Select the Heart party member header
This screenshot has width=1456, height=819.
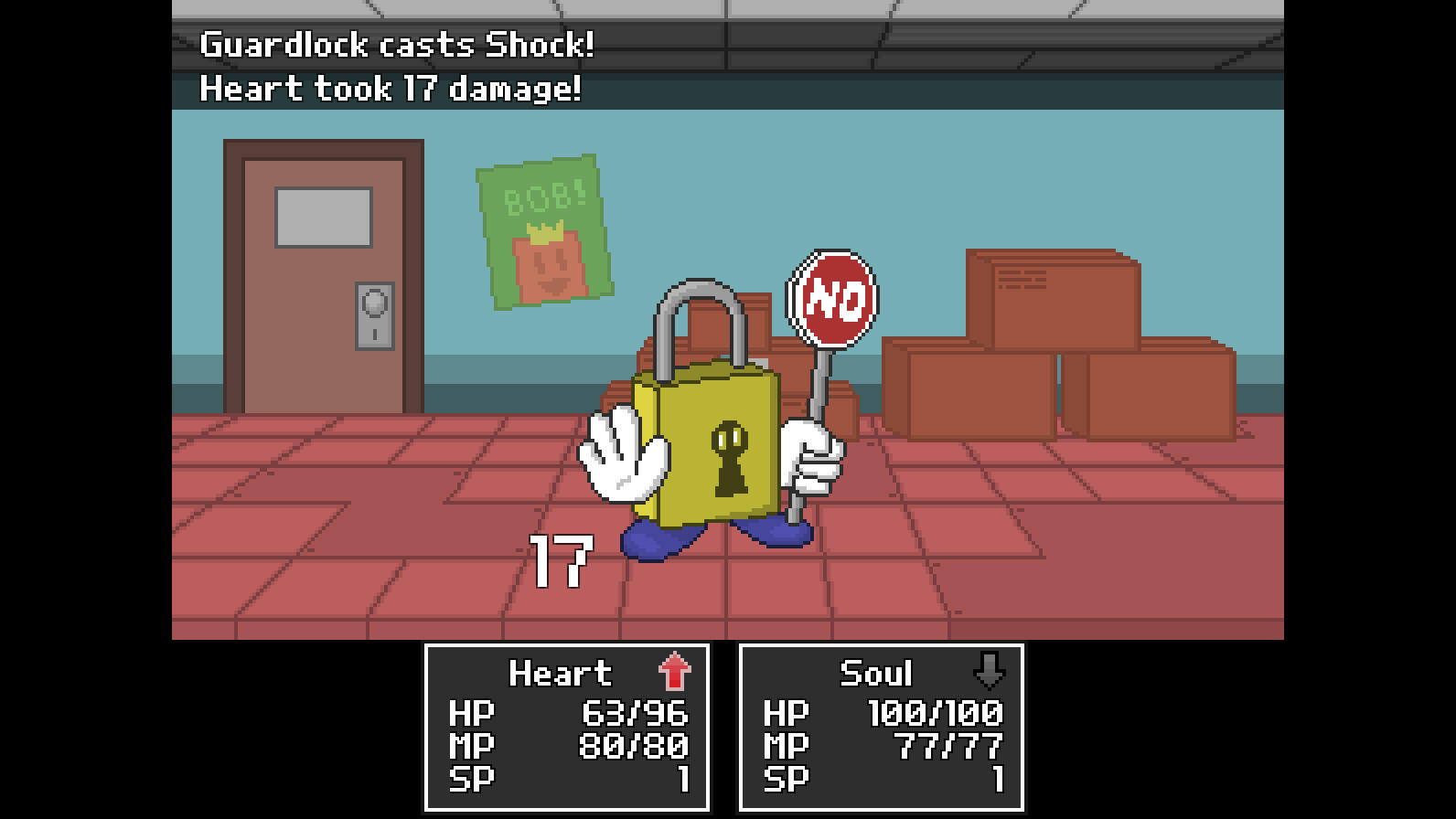coord(561,674)
